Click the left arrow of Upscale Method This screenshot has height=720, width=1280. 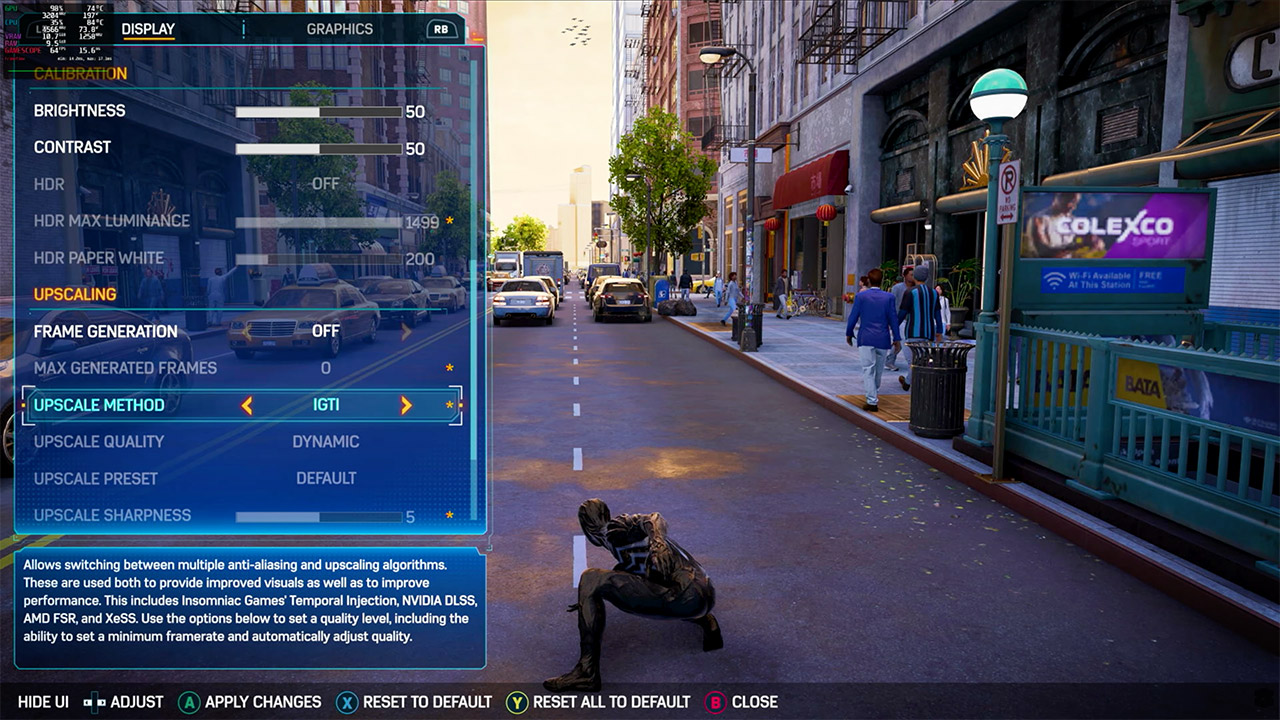point(246,405)
